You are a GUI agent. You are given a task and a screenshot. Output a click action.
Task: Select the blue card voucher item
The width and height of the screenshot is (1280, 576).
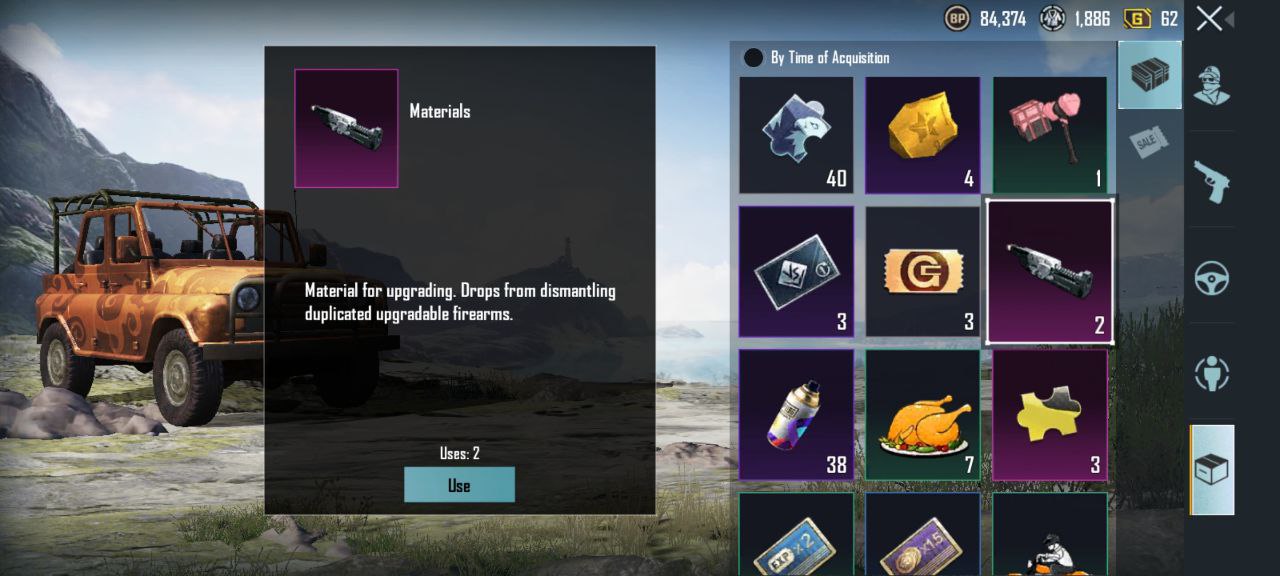pos(796,271)
